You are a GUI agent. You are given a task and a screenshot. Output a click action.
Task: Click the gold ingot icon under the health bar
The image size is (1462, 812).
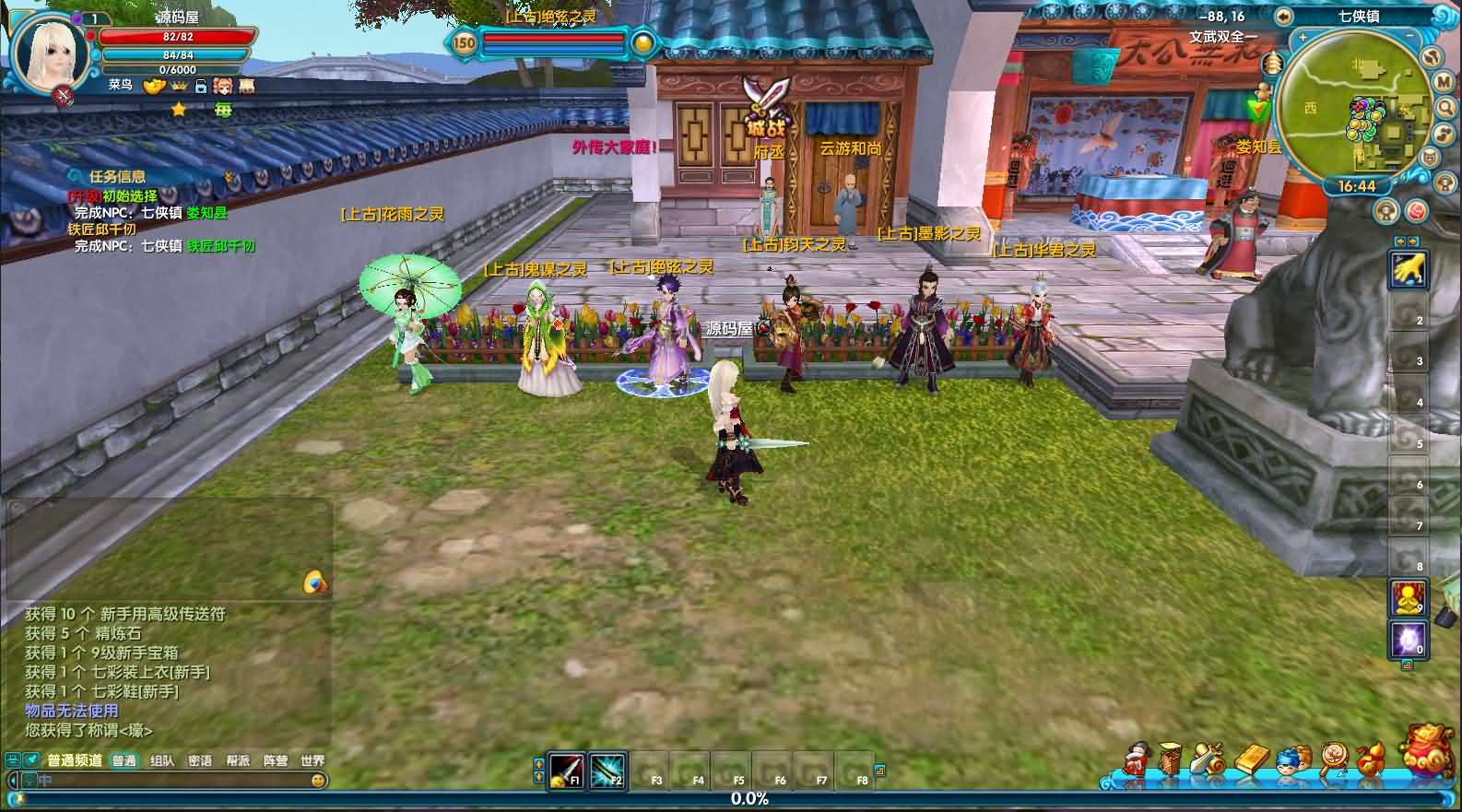(x=153, y=87)
